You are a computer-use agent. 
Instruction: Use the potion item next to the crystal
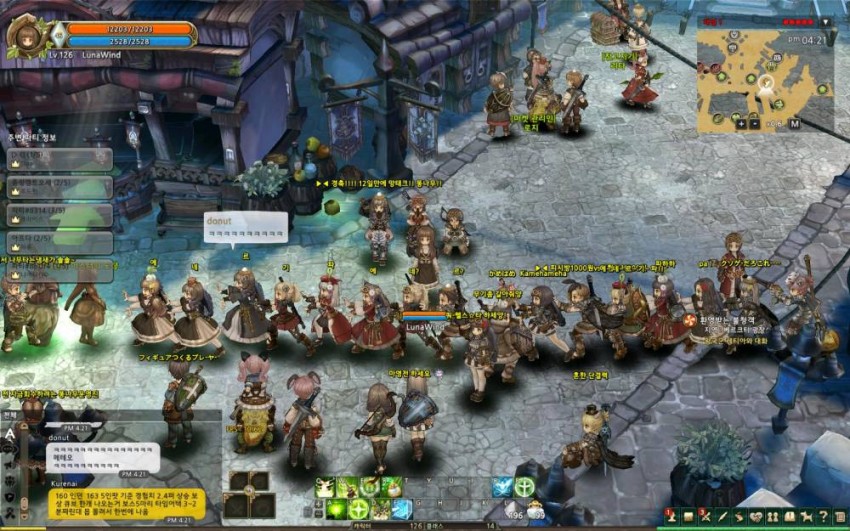coord(534,510)
